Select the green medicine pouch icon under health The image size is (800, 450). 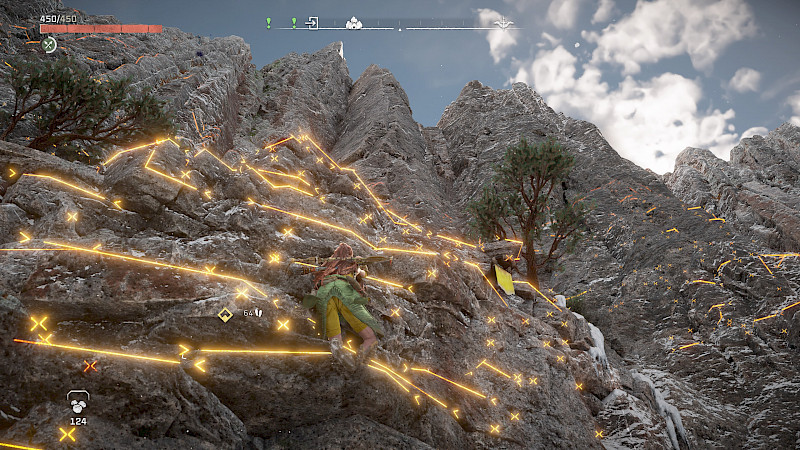(x=49, y=45)
